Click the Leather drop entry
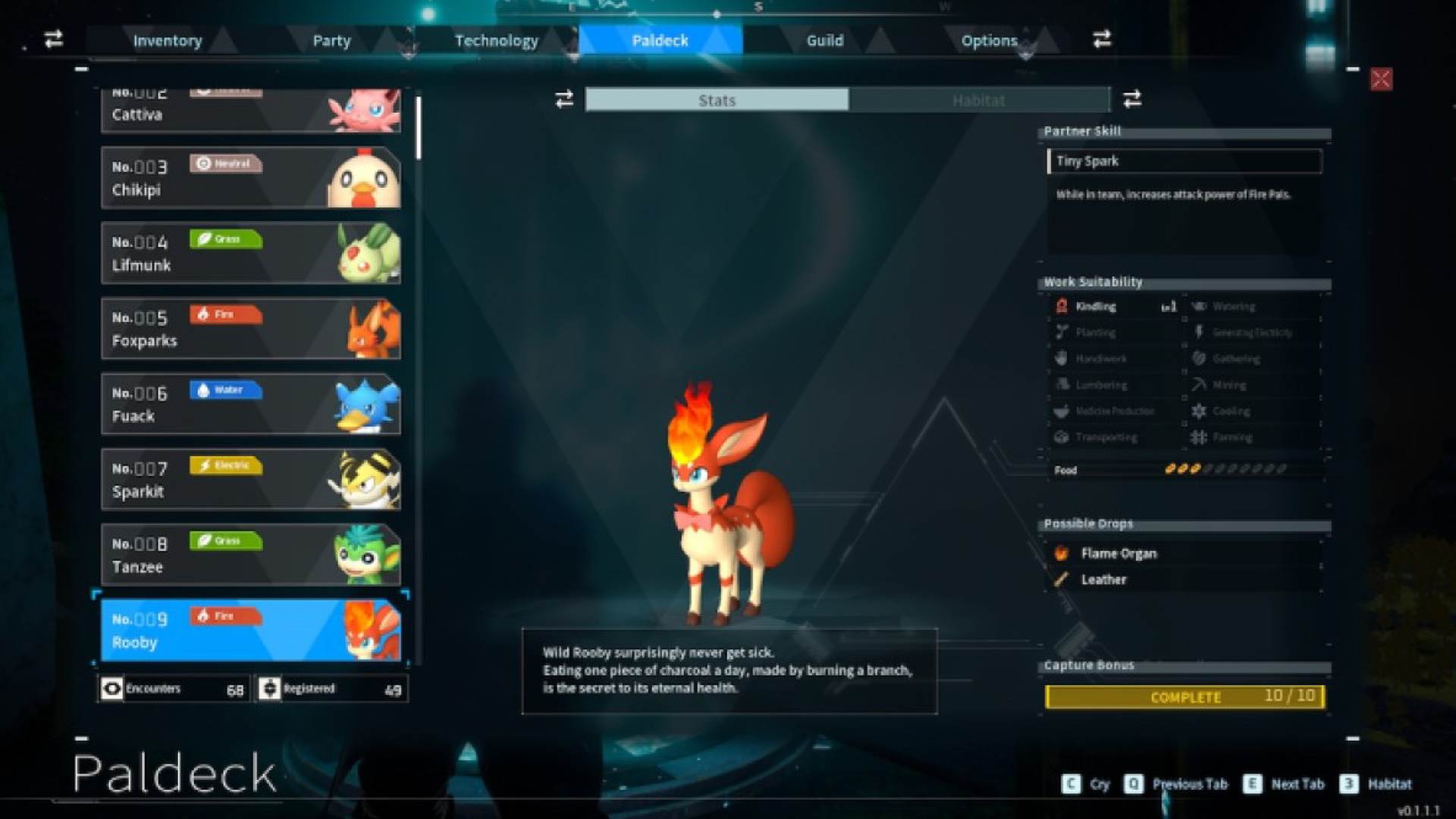1456x819 pixels. (x=1103, y=579)
